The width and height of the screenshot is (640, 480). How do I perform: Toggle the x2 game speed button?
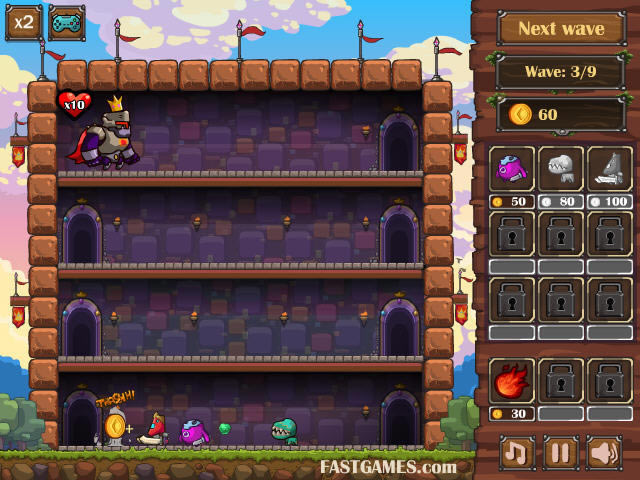tap(23, 22)
